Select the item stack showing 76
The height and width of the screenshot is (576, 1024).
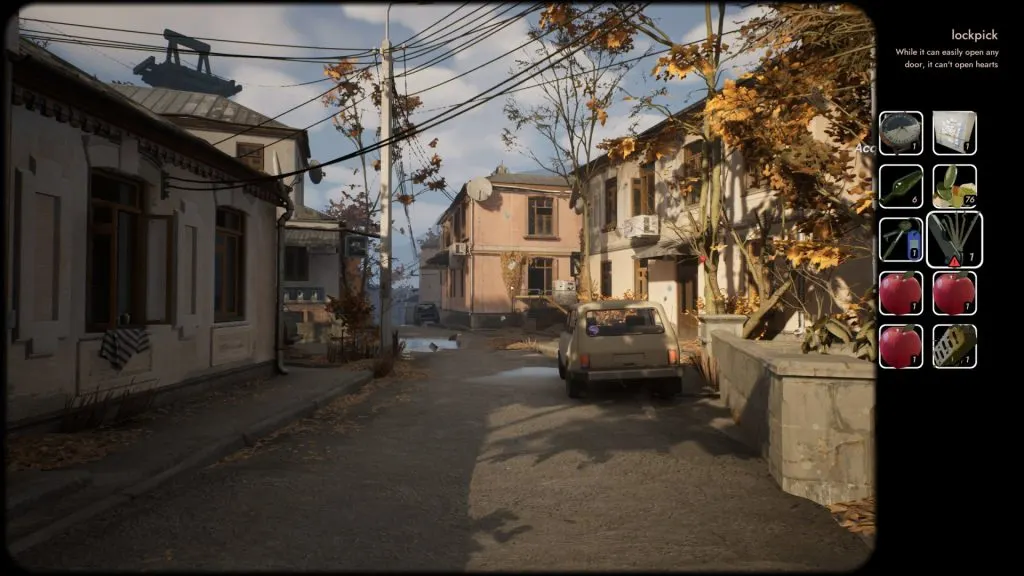(954, 186)
